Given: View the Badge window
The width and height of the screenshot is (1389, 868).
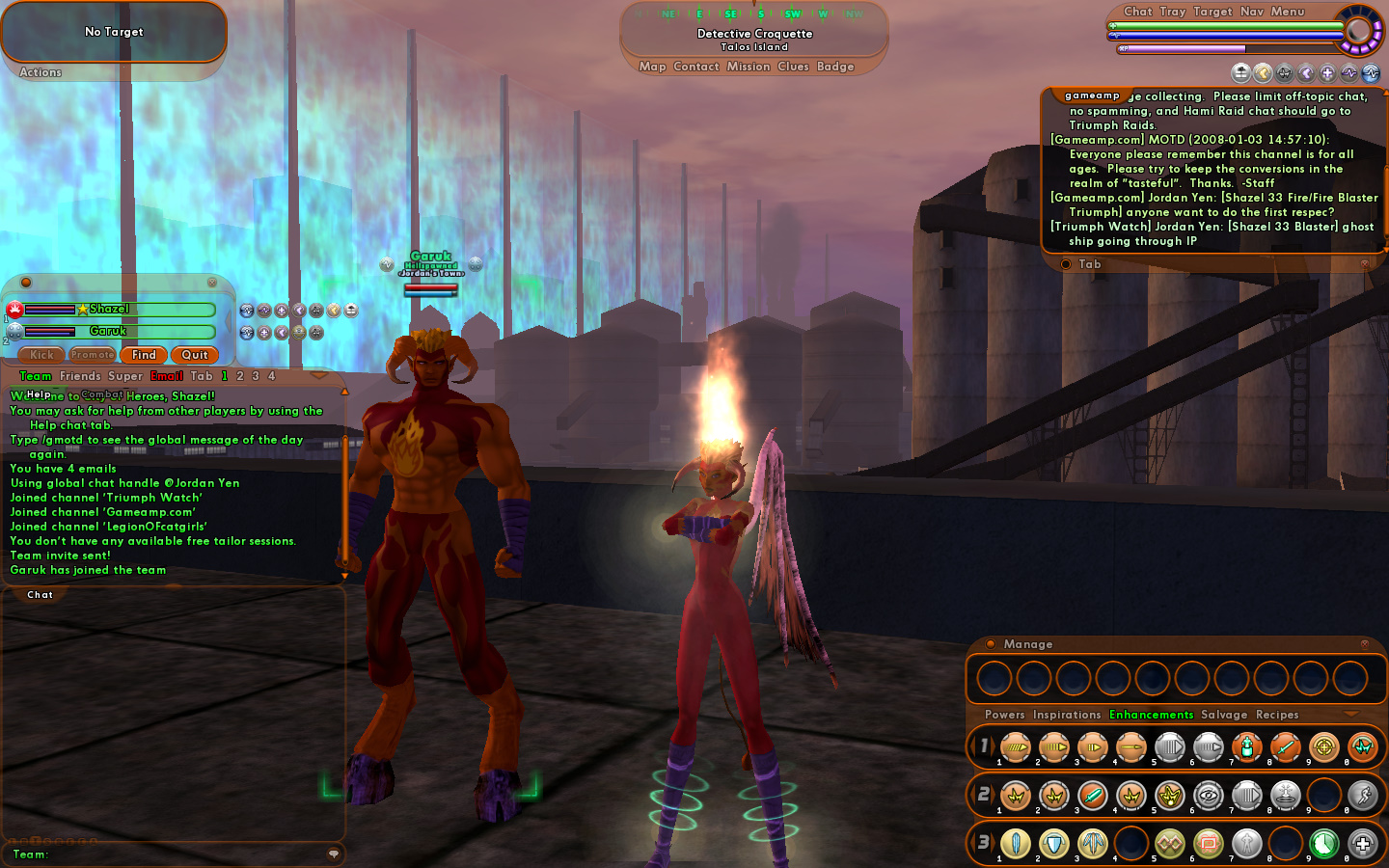Looking at the screenshot, I should pyautogui.click(x=835, y=67).
